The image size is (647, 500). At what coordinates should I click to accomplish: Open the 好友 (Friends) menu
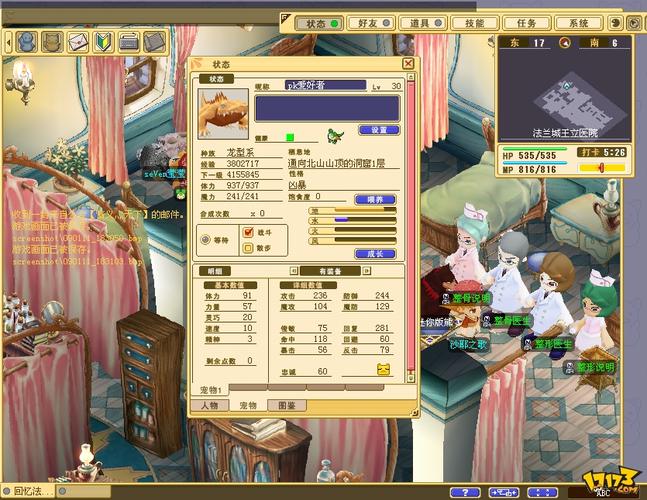367,23
